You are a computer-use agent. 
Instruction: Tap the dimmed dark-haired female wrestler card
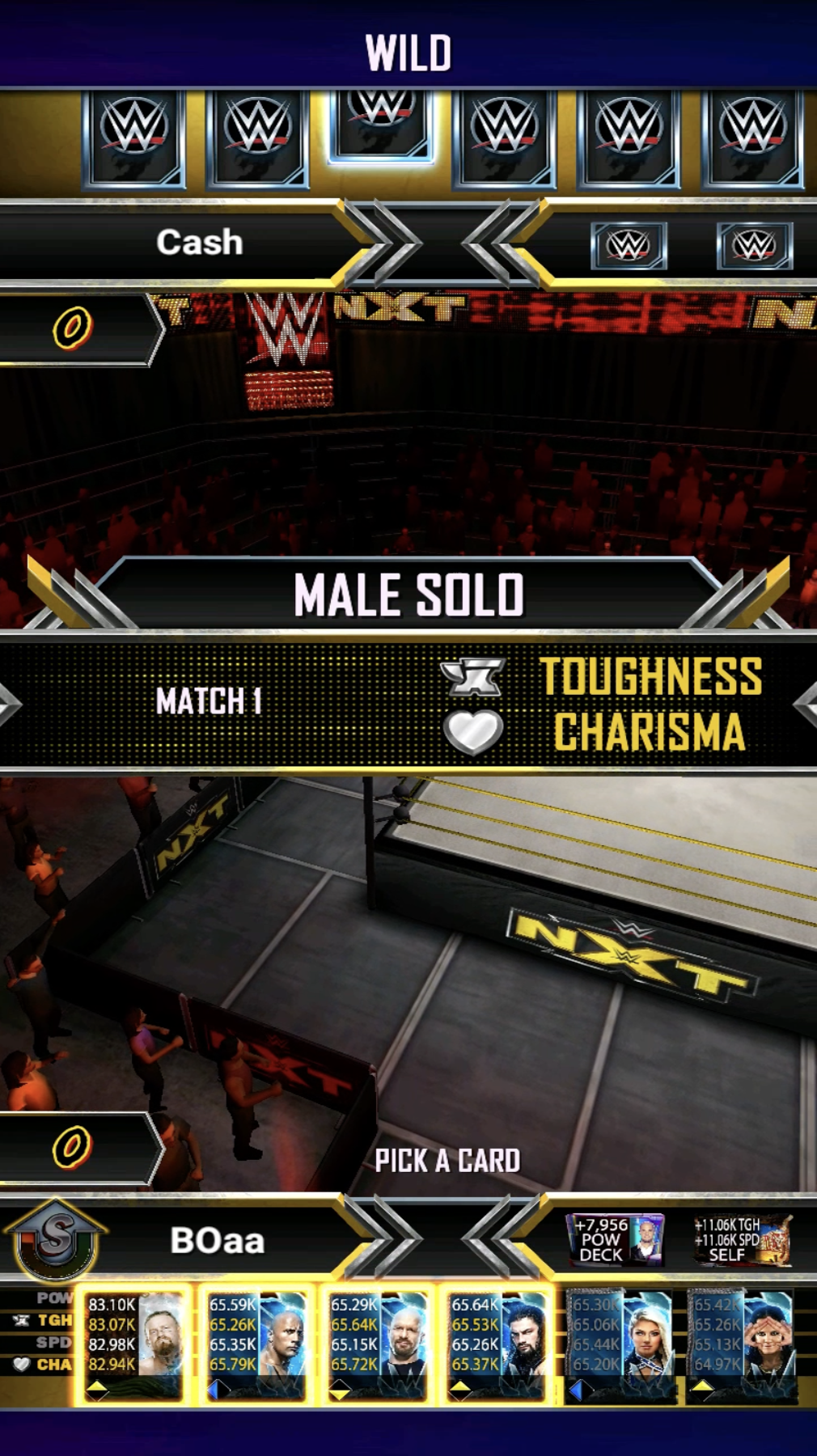(x=742, y=1343)
